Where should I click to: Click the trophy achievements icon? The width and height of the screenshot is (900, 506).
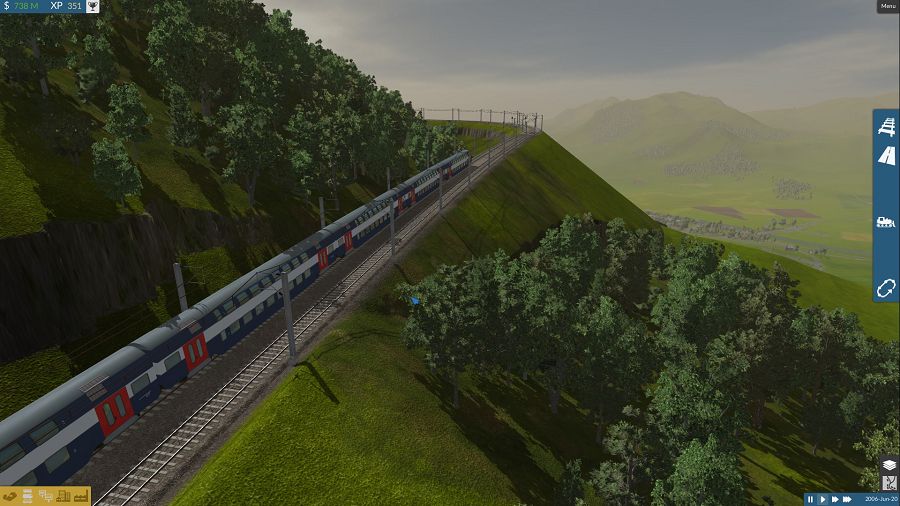tap(93, 6)
